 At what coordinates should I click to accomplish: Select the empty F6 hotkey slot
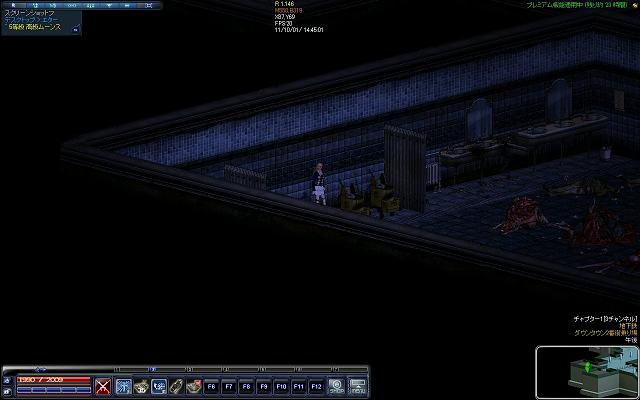pyautogui.click(x=212, y=385)
